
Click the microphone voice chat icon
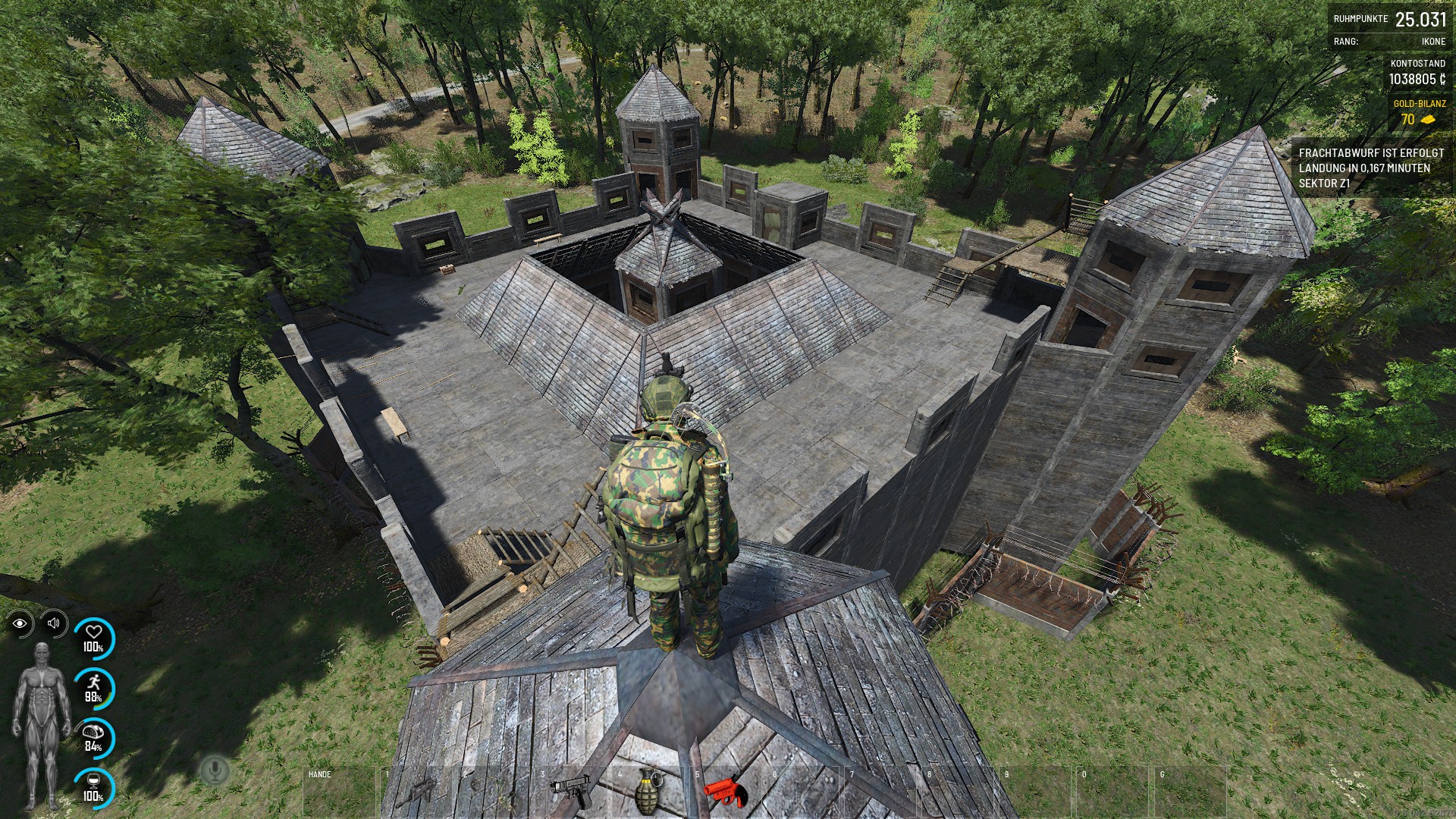tap(215, 771)
